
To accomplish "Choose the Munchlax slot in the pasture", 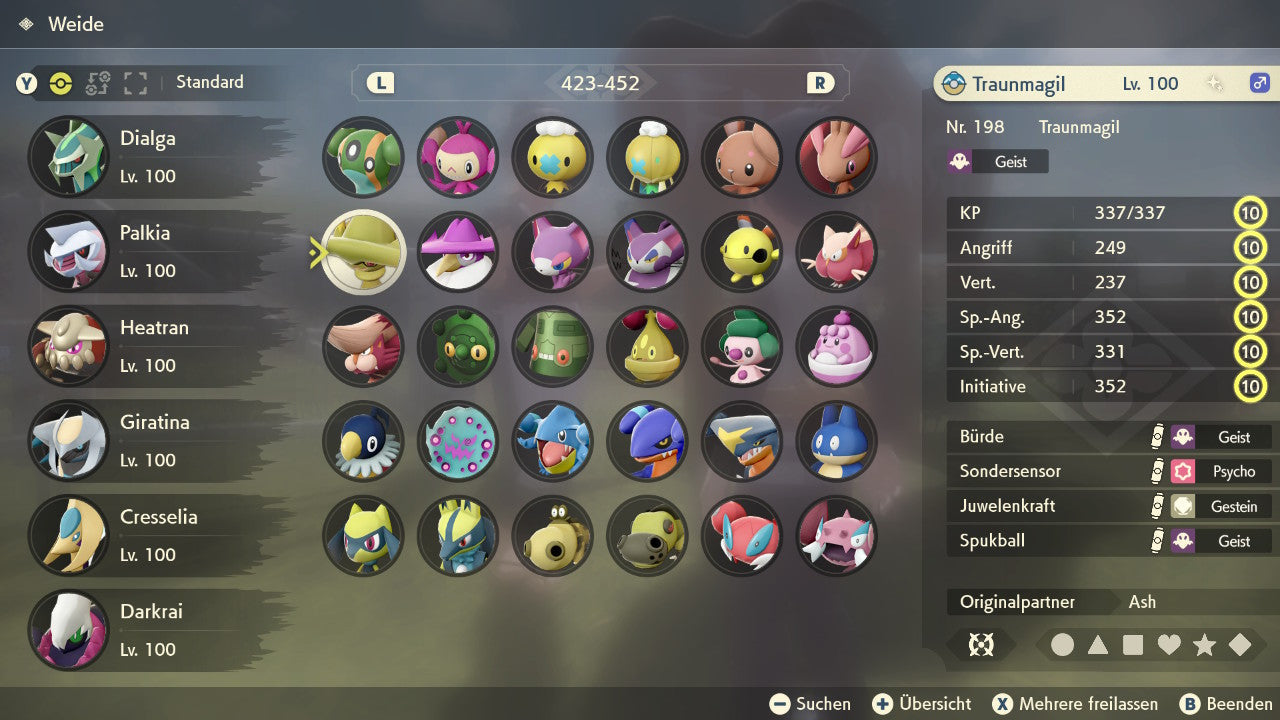I will click(x=837, y=442).
